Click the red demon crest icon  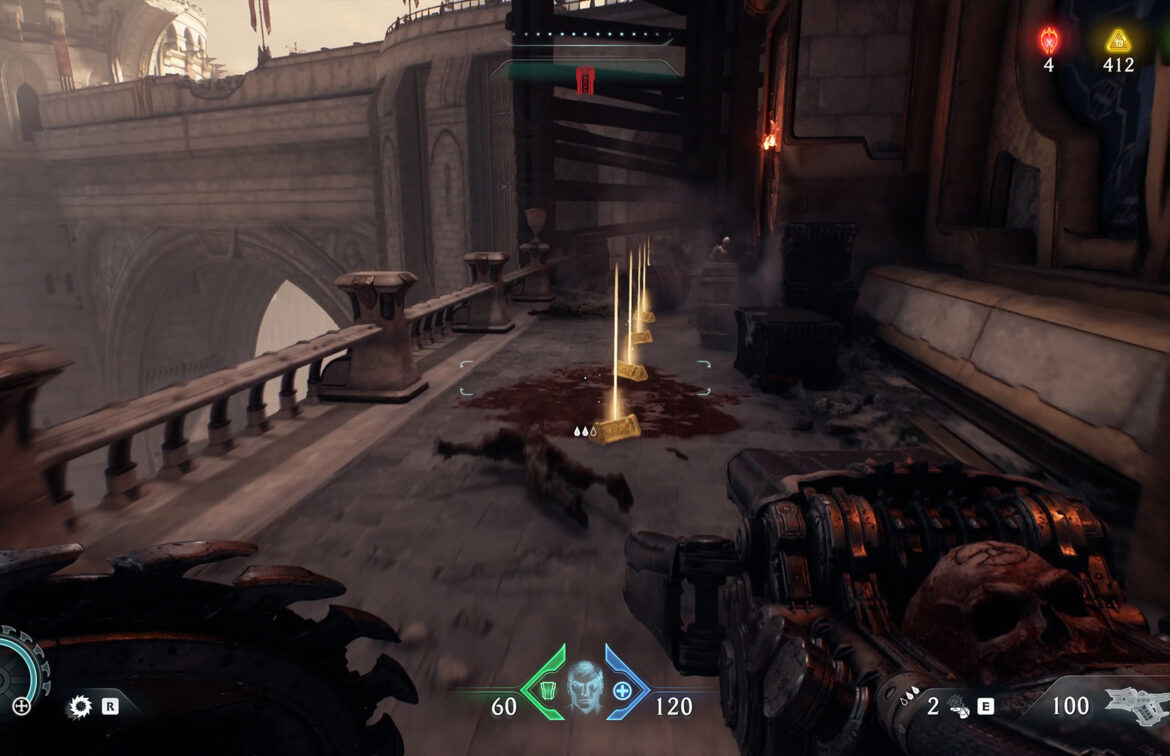[x=1048, y=40]
